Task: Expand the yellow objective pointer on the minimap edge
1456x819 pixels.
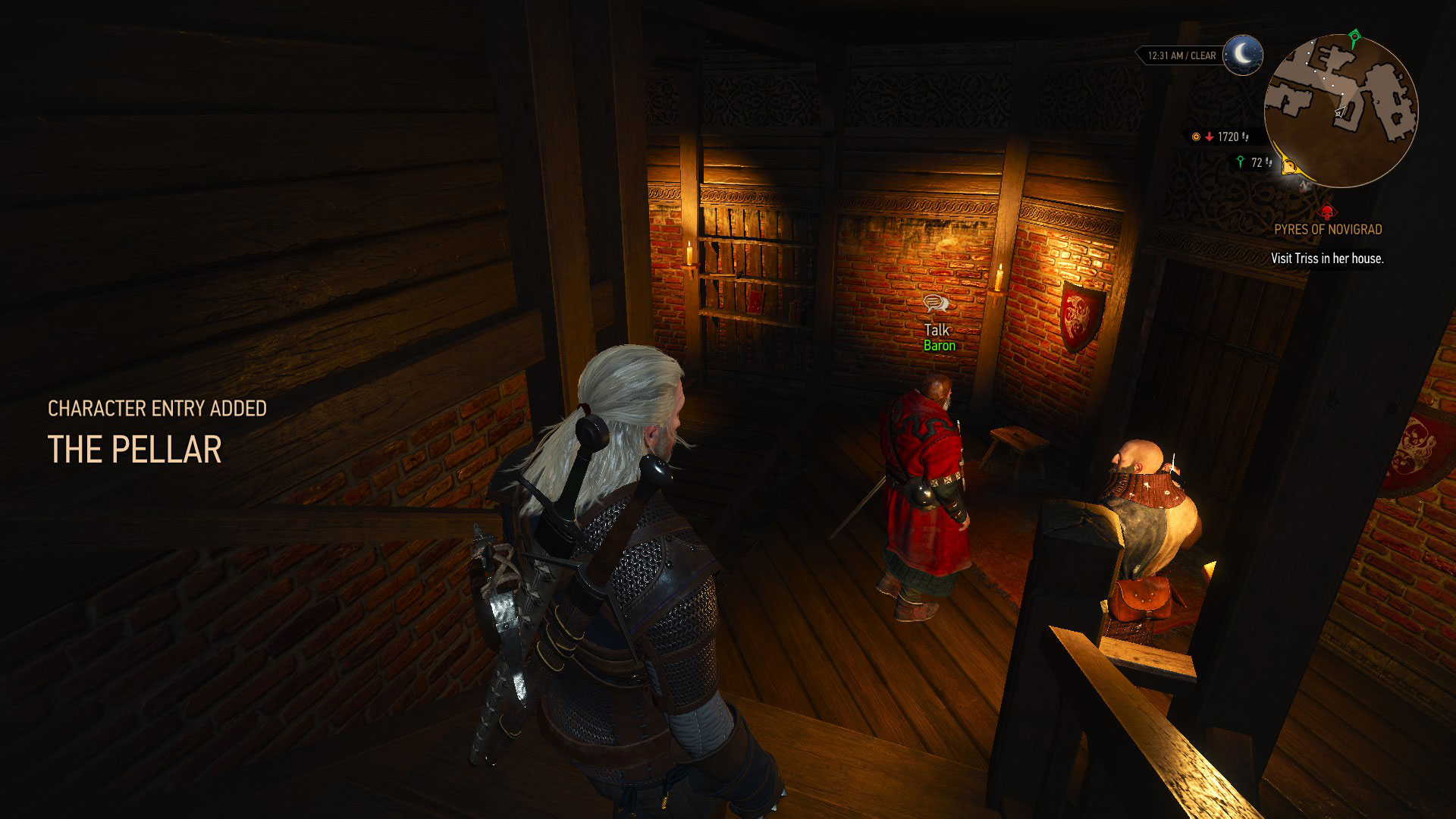Action: tap(1288, 167)
